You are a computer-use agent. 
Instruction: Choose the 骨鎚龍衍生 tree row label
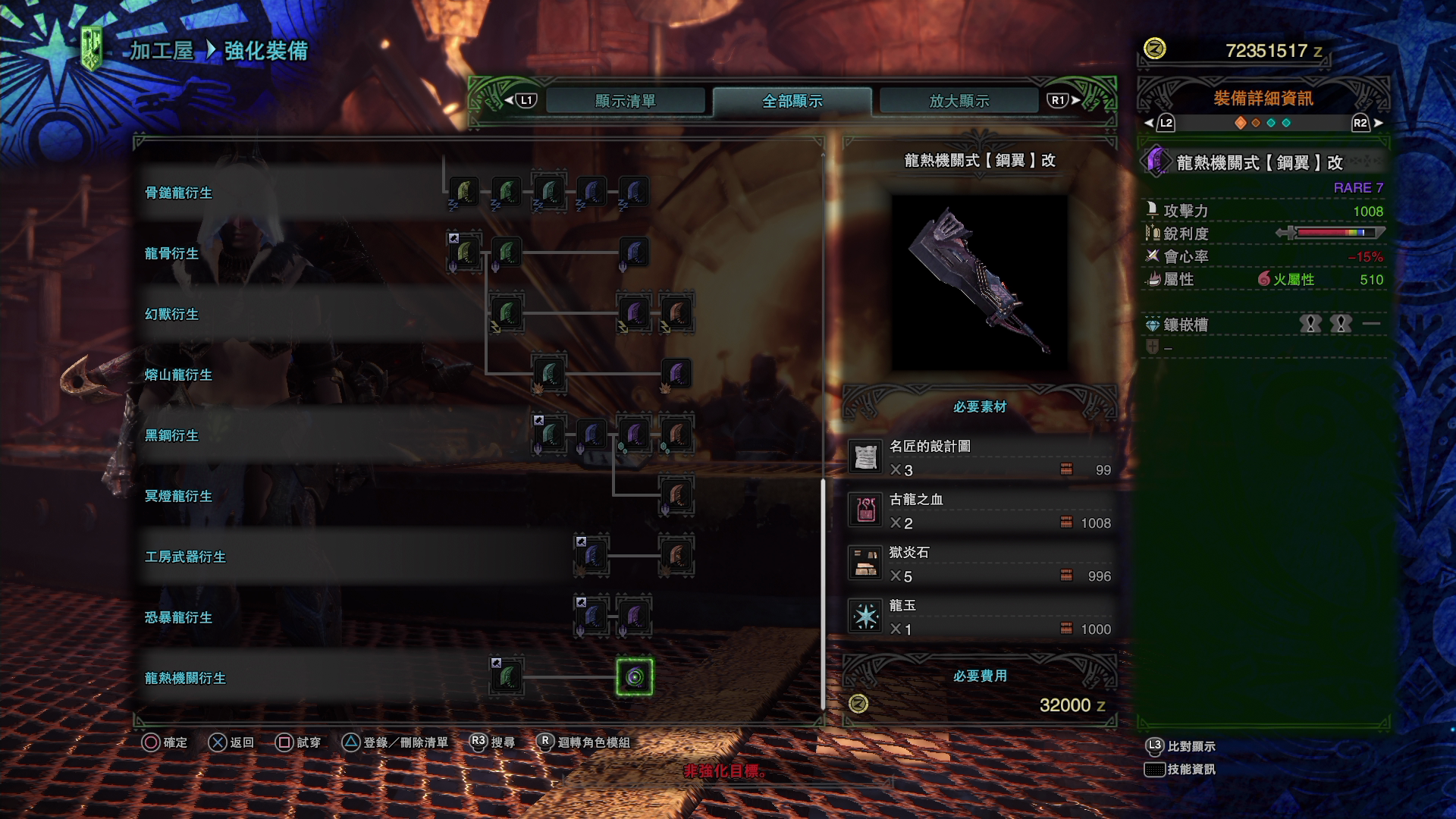(x=178, y=193)
